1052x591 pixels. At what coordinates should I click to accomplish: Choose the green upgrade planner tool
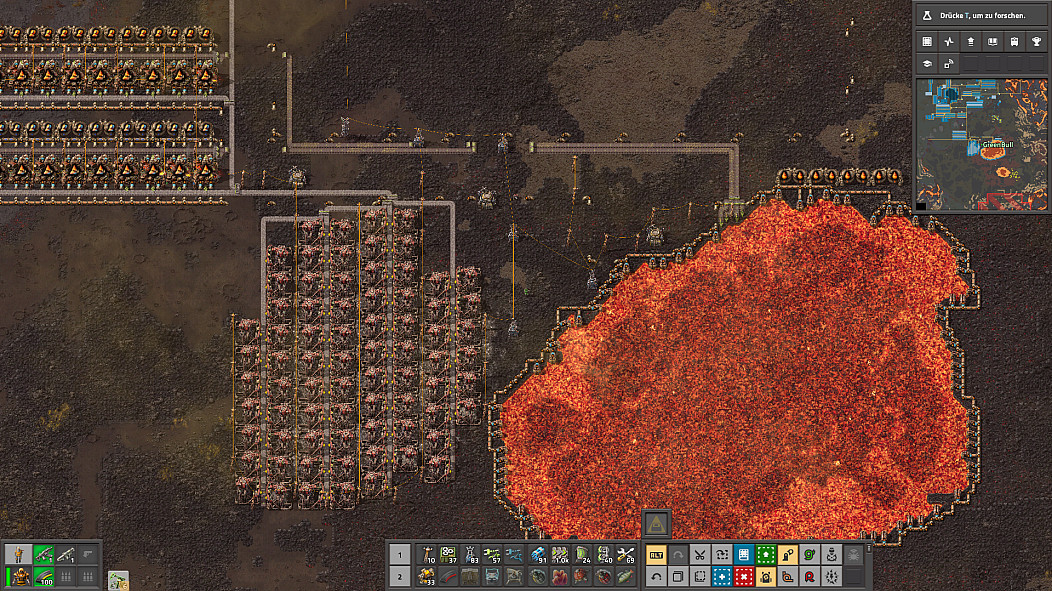(766, 555)
